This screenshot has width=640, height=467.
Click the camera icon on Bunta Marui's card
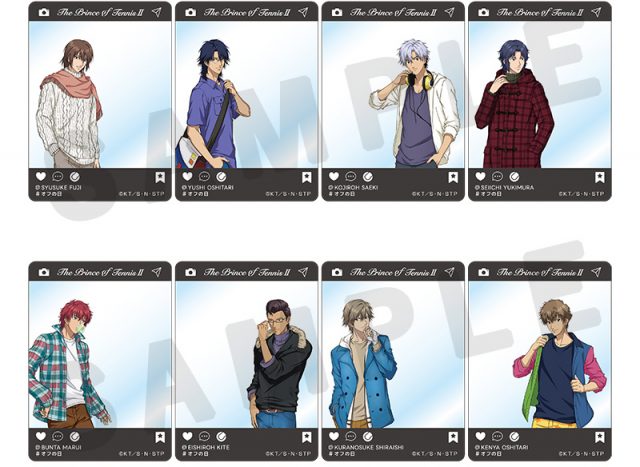[x=43, y=271]
